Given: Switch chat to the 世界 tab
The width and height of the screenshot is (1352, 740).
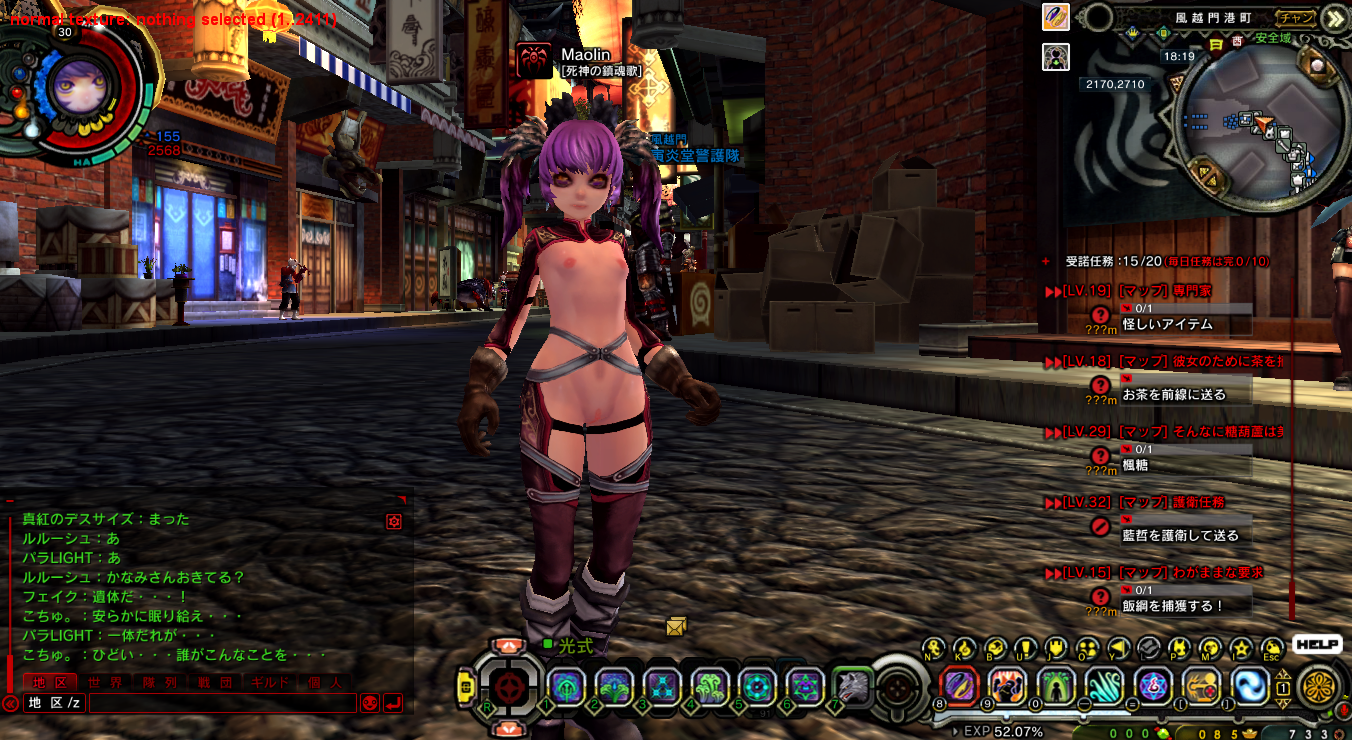Looking at the screenshot, I should tap(104, 682).
